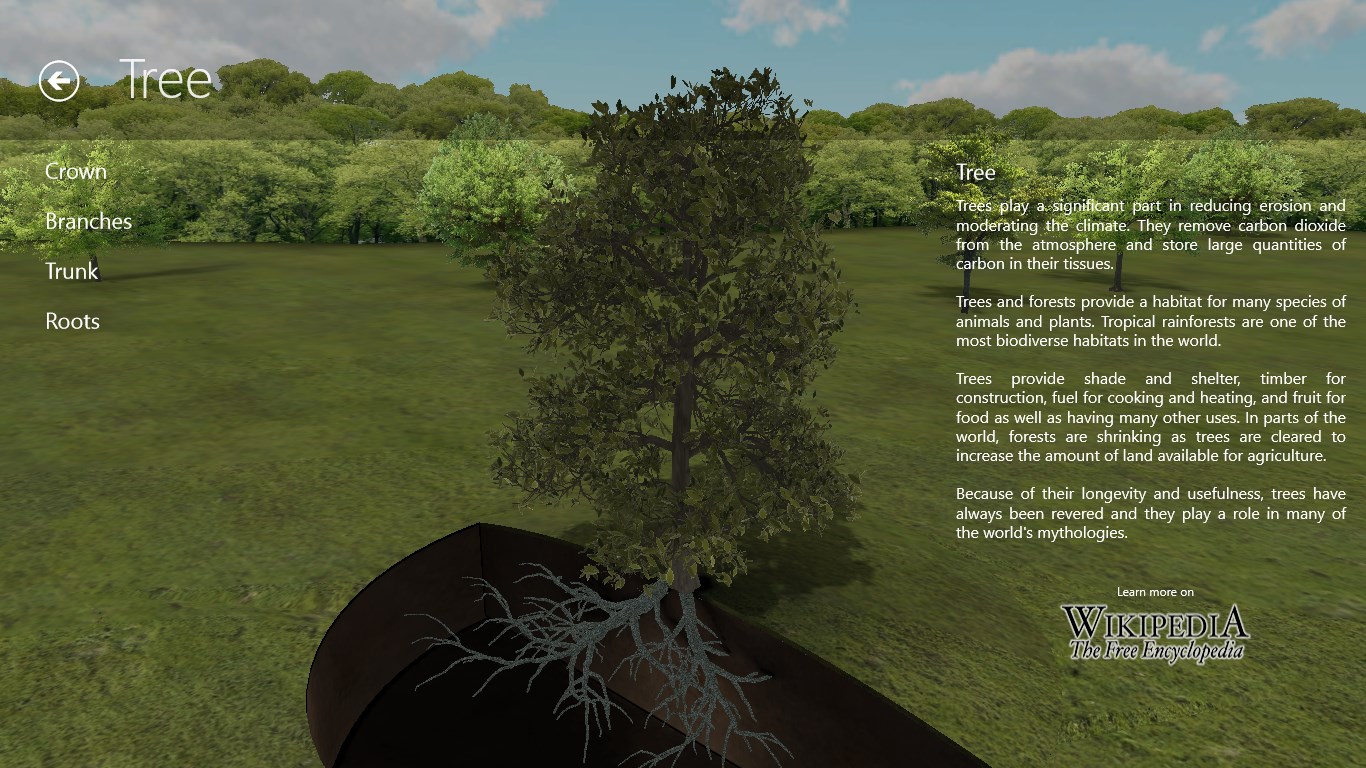The image size is (1366, 768).
Task: Click the paragraph about world mythologies
Action: [x=1150, y=513]
